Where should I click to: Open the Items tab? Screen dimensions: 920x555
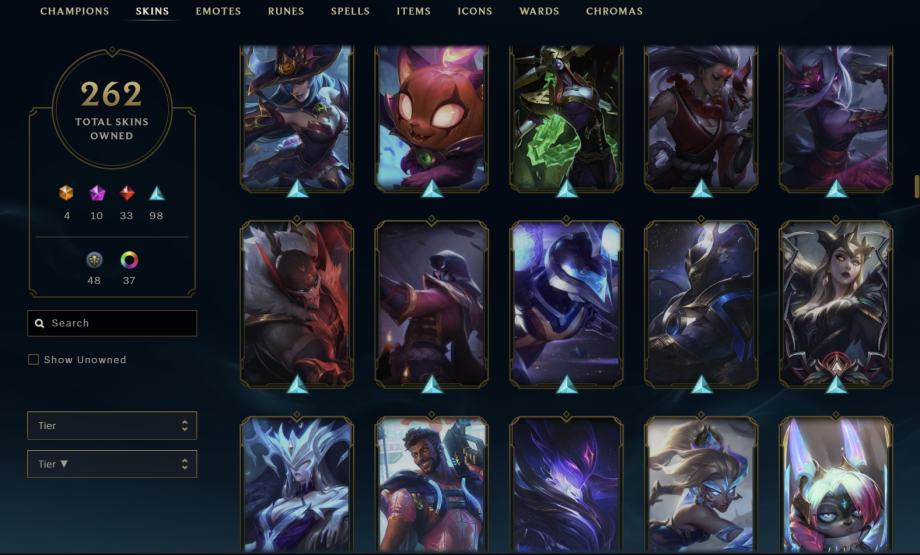click(x=413, y=12)
